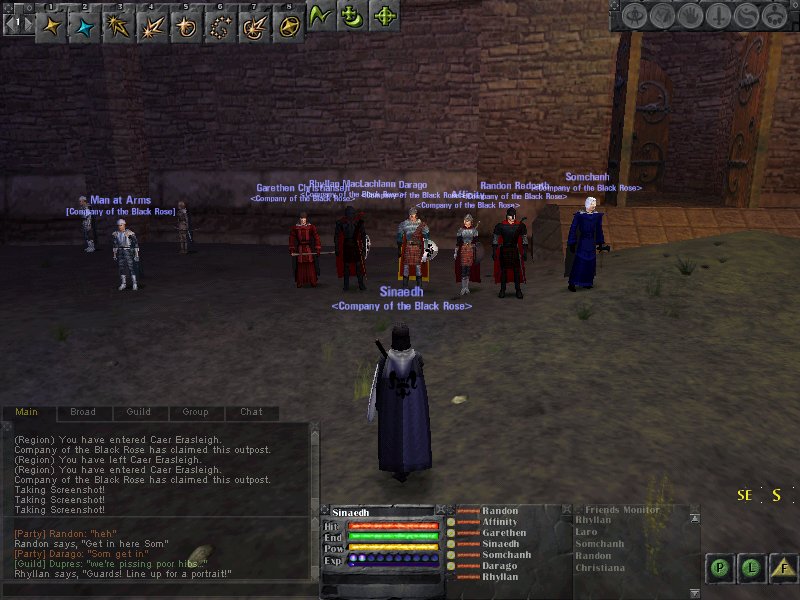Select the Group chat tab
This screenshot has height=600, width=800.
coord(195,412)
